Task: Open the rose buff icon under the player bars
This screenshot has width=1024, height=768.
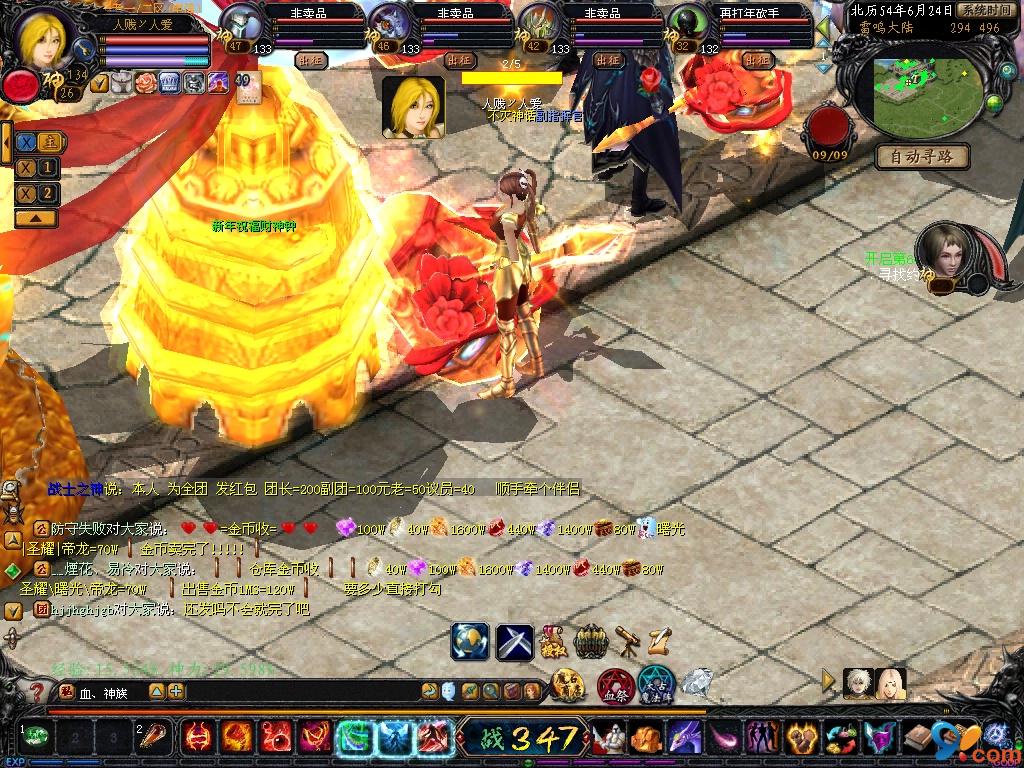Action: point(146,82)
